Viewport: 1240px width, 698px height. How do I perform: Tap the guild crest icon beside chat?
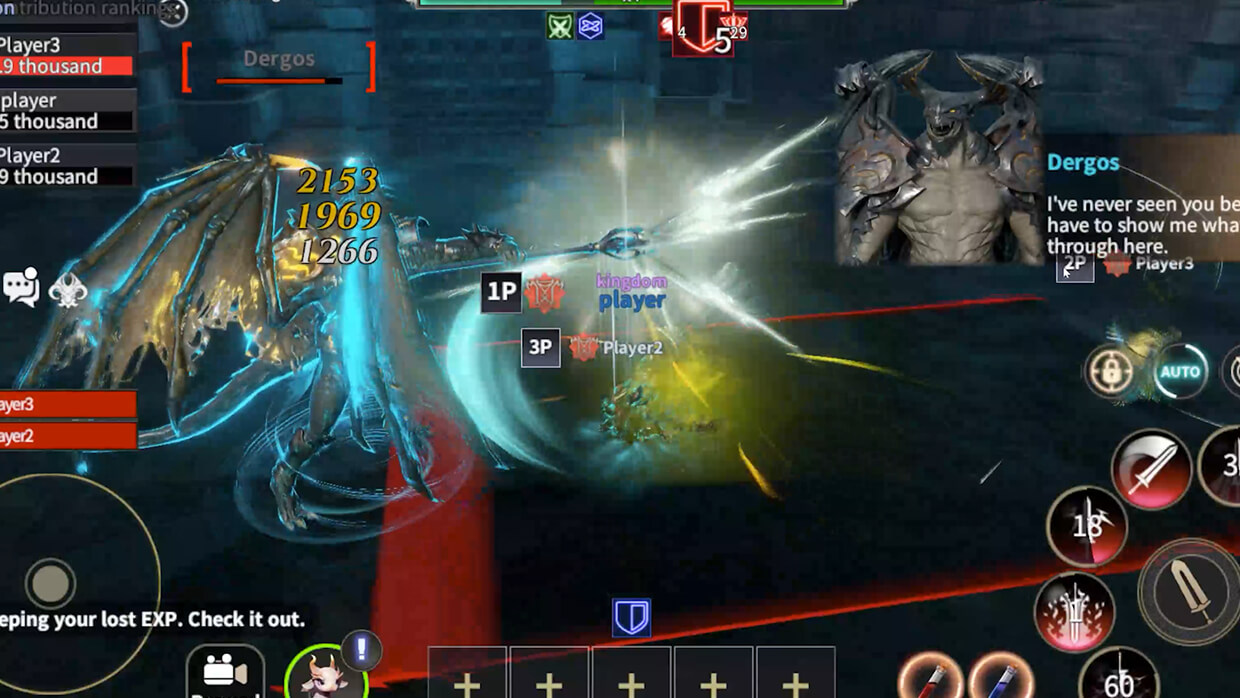tap(67, 290)
